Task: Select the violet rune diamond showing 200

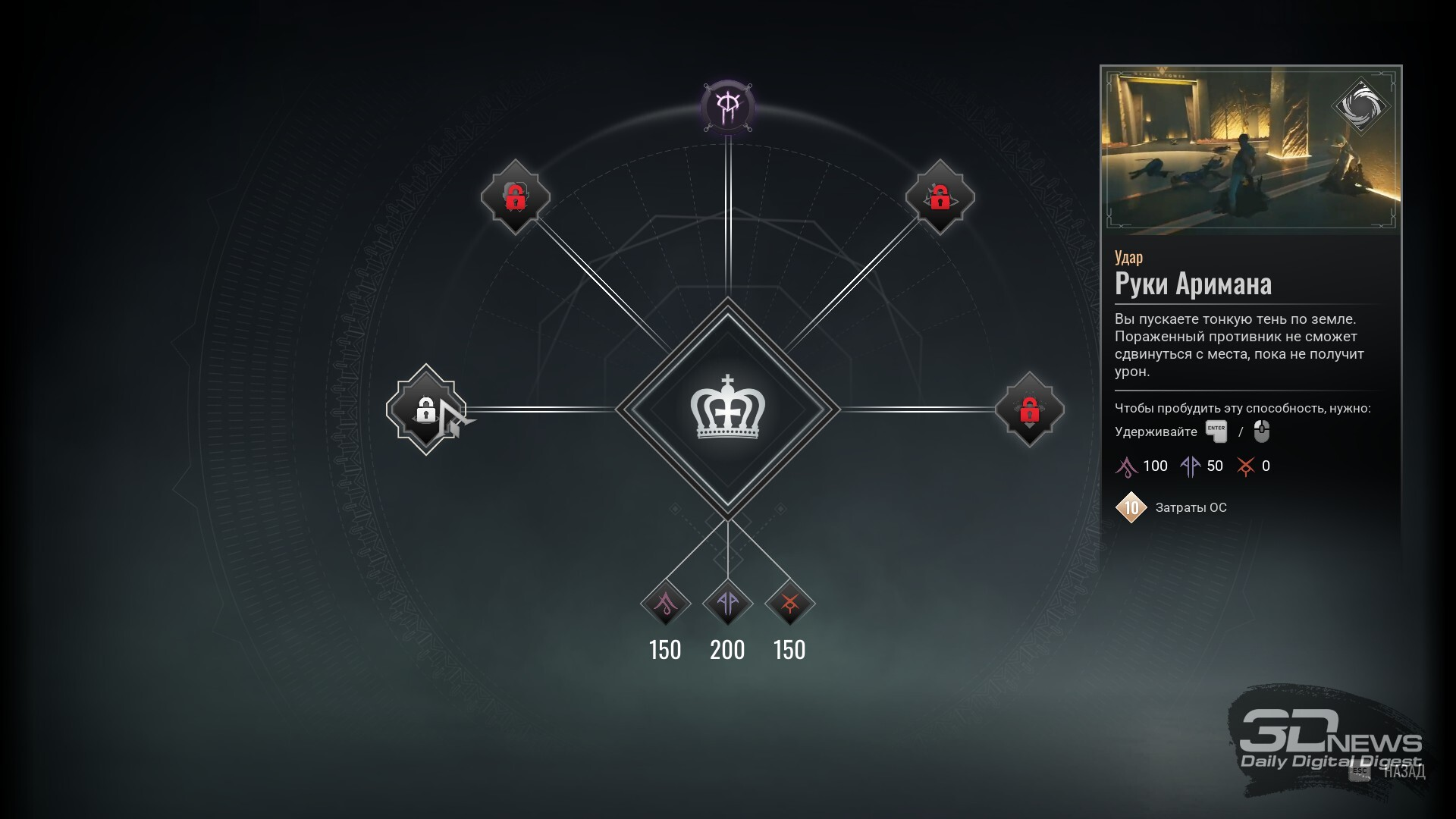Action: (x=727, y=604)
